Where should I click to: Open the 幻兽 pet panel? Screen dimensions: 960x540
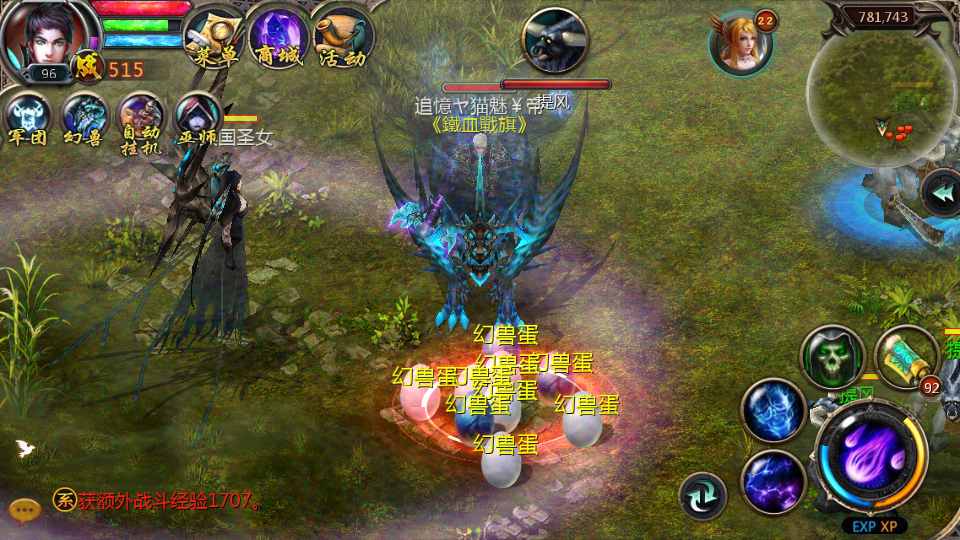coord(84,120)
